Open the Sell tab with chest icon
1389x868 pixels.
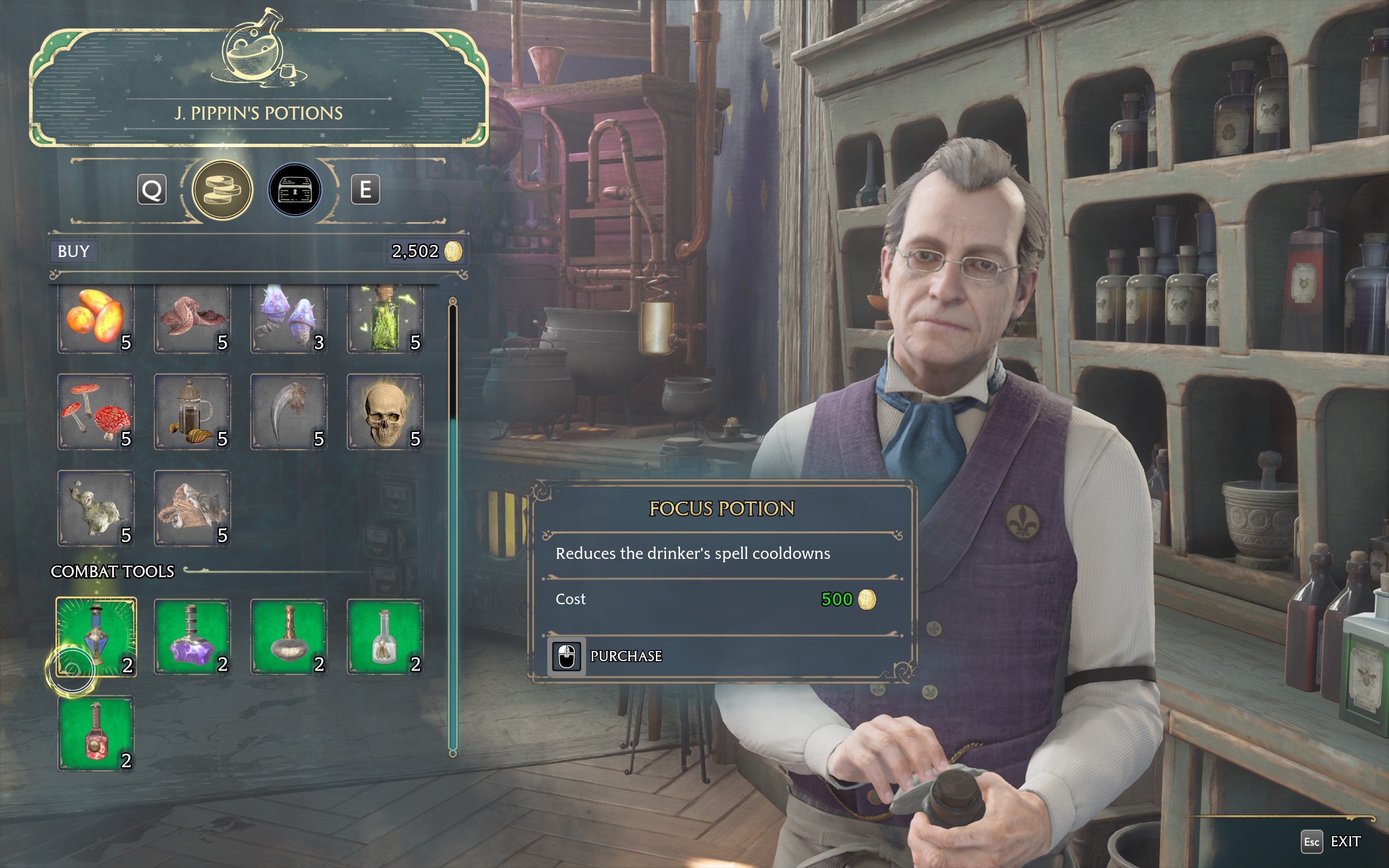tap(295, 190)
